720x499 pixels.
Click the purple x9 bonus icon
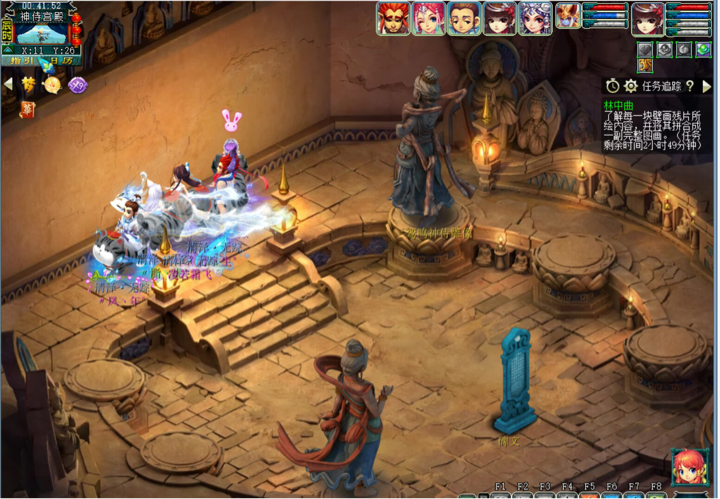click(77, 86)
